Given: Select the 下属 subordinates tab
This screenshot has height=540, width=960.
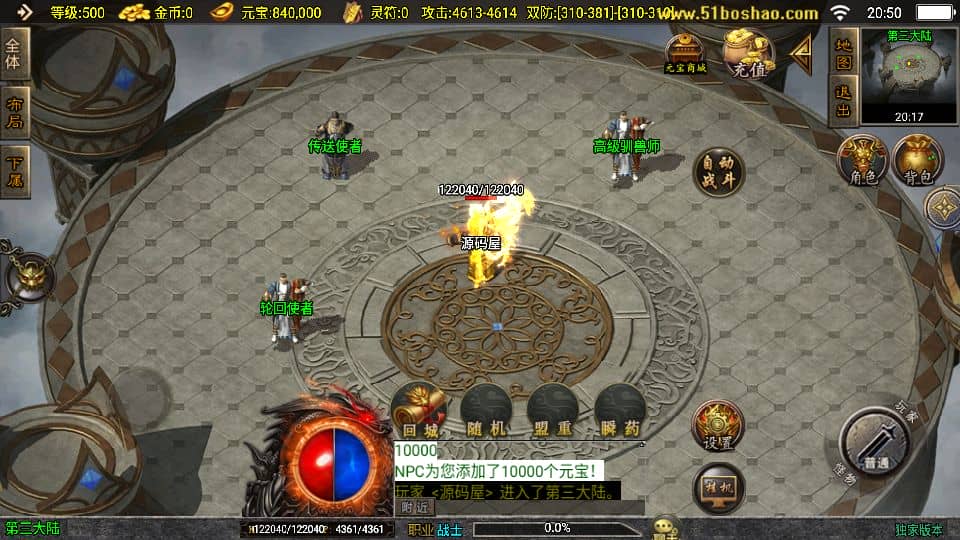Looking at the screenshot, I should click(x=15, y=170).
